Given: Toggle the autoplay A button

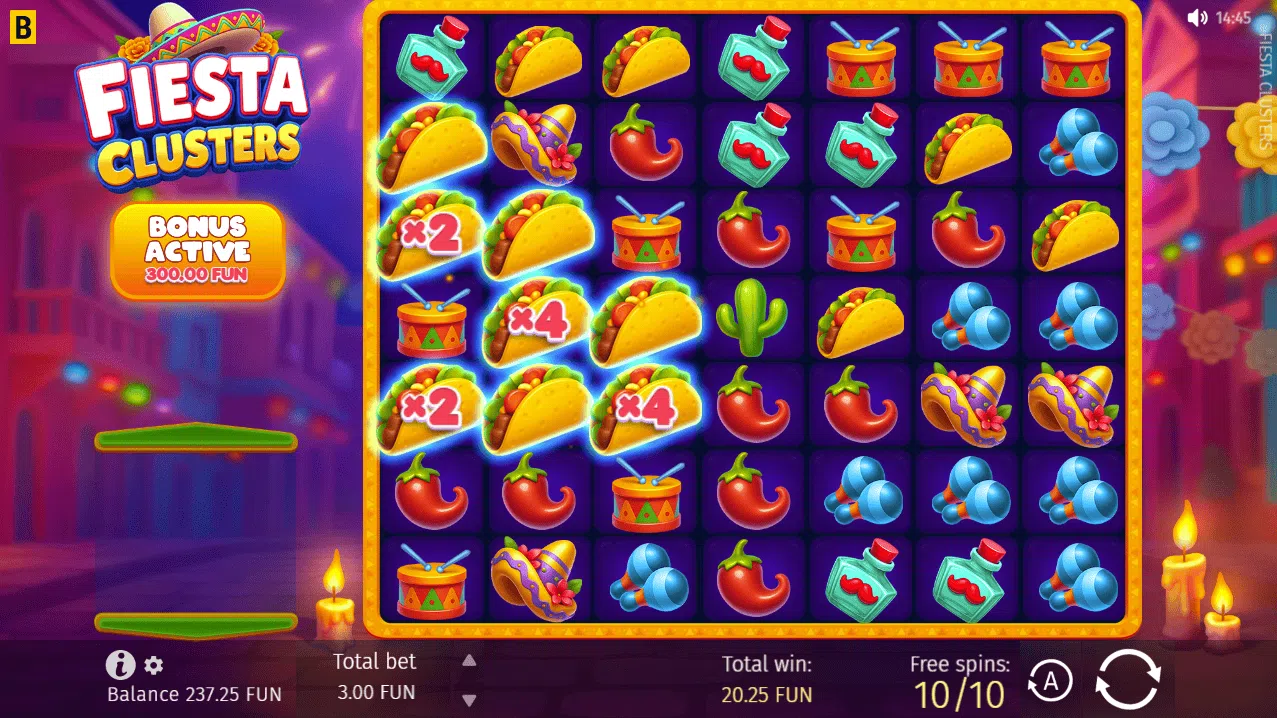Looking at the screenshot, I should pyautogui.click(x=1050, y=682).
